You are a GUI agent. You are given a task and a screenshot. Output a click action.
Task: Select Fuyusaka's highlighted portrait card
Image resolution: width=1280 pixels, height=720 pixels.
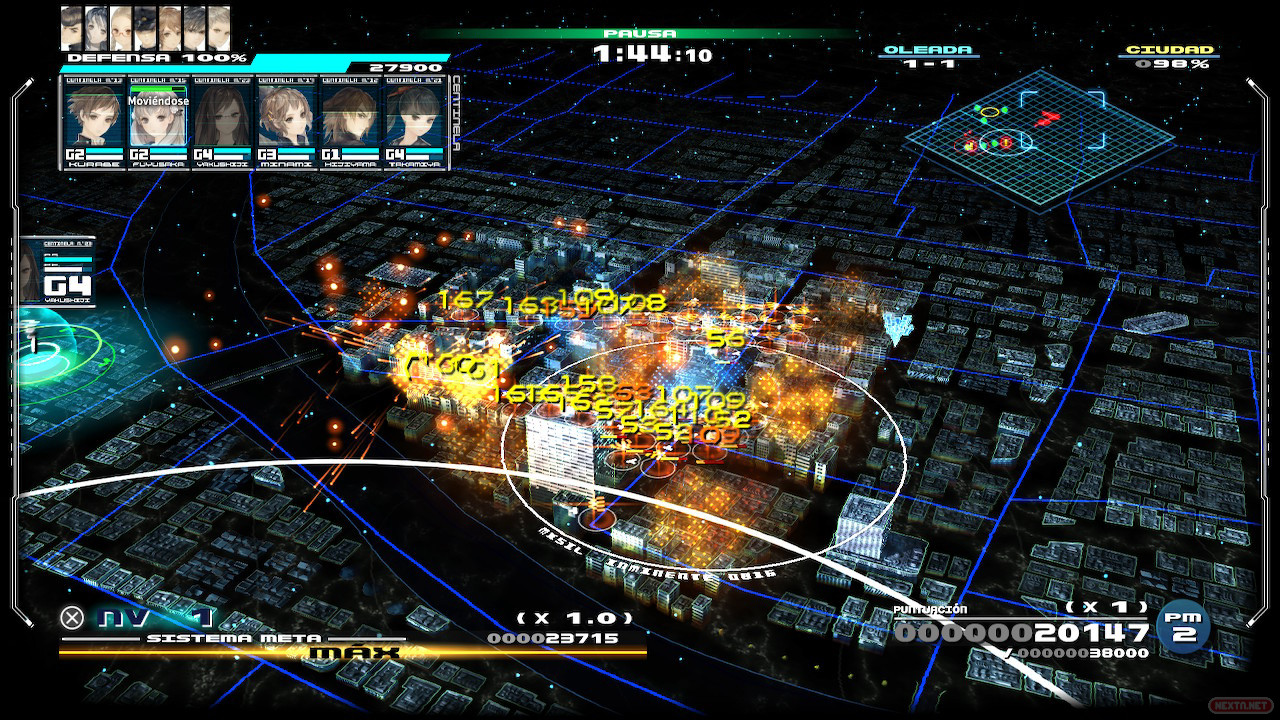point(158,123)
